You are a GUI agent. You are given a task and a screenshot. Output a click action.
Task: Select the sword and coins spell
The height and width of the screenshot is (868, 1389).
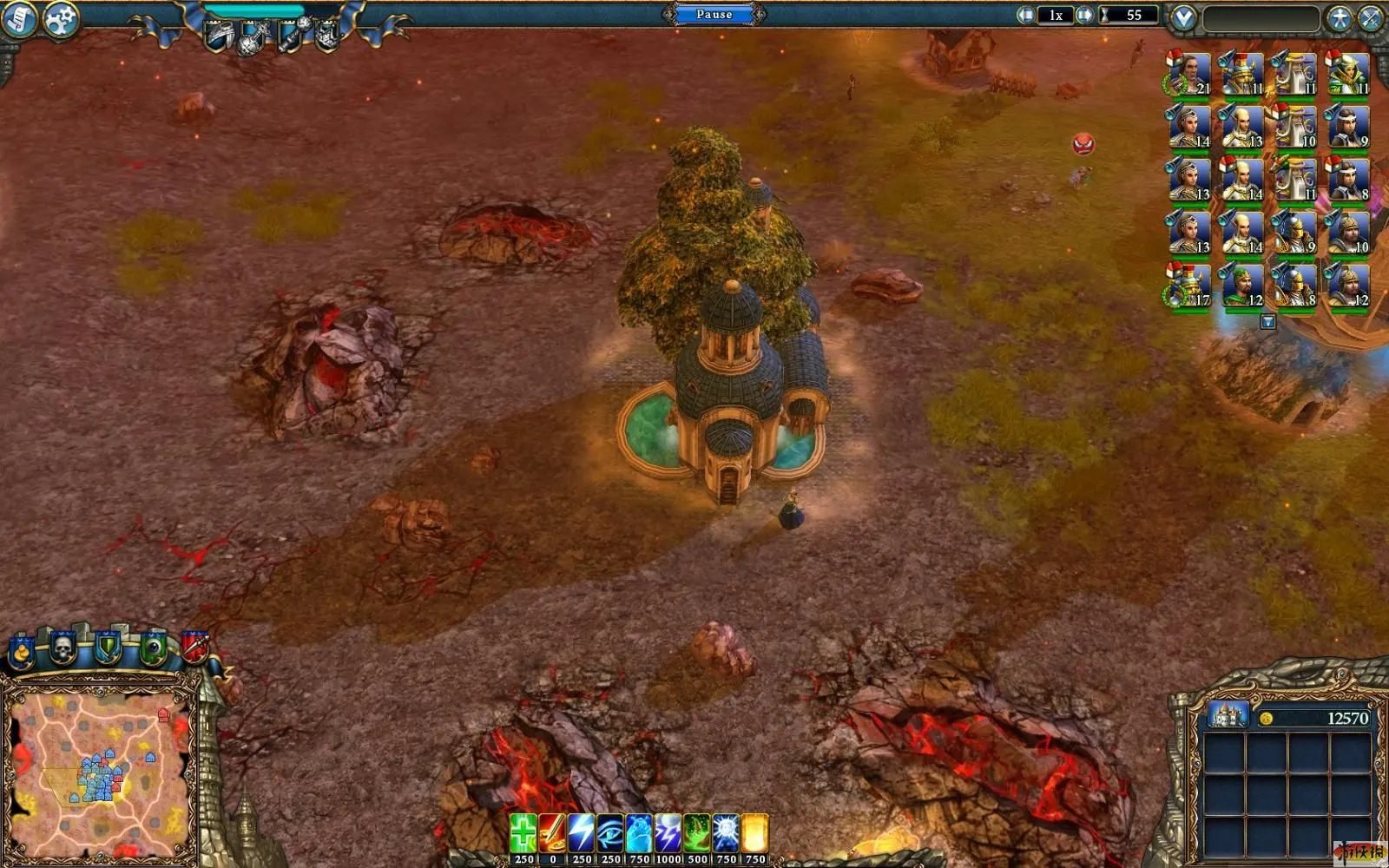[x=552, y=832]
